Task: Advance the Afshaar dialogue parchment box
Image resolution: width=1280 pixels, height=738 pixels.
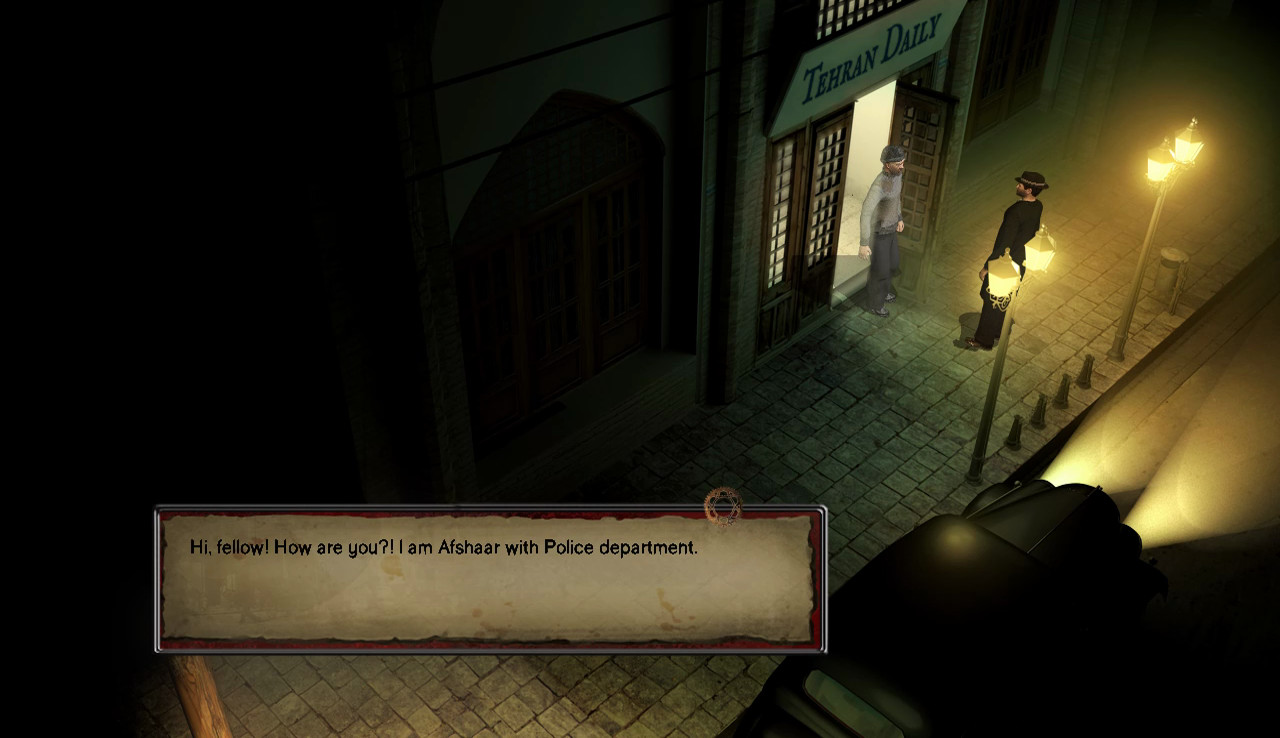Action: pyautogui.click(x=489, y=579)
